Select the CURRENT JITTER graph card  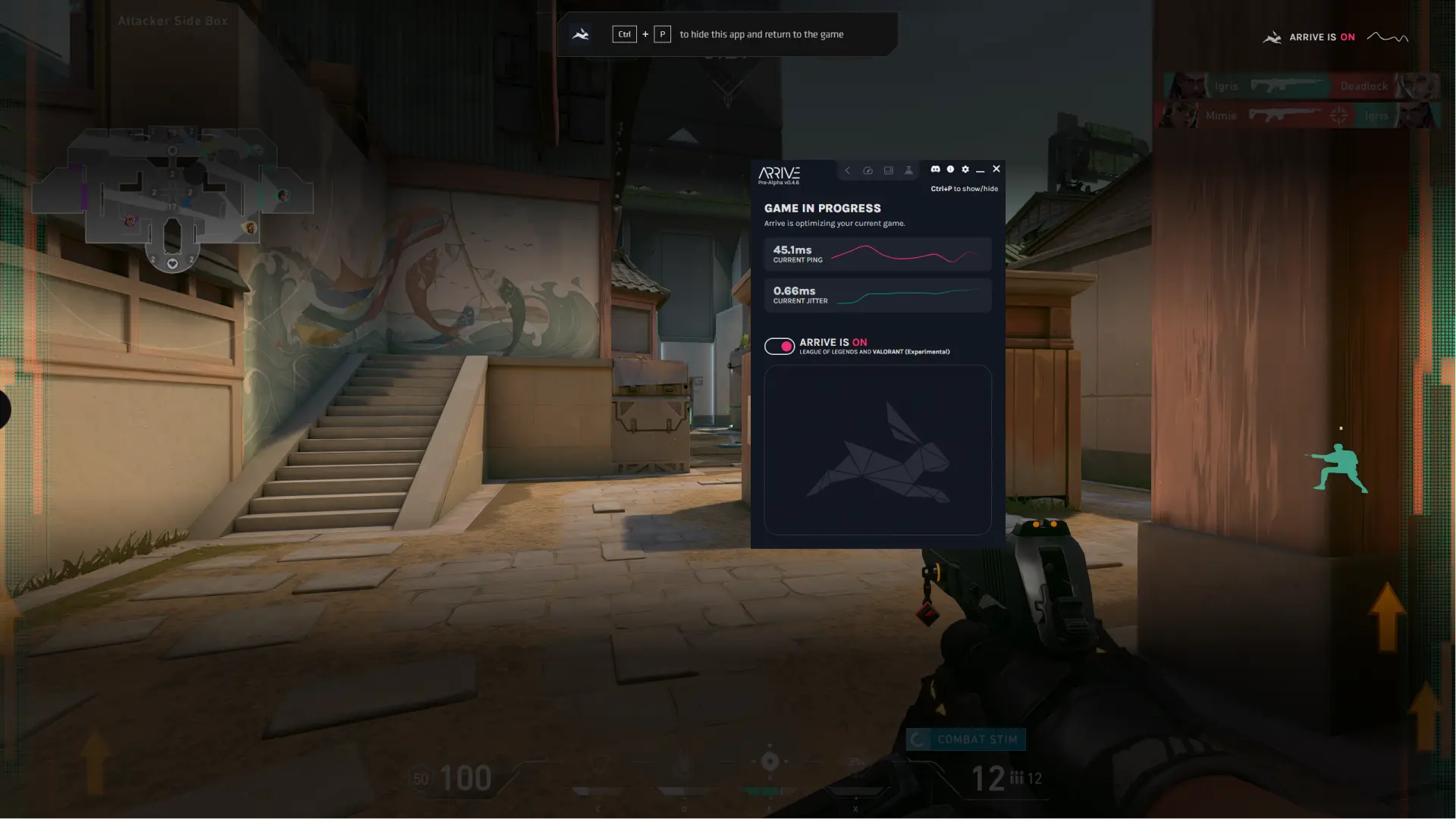pos(877,295)
